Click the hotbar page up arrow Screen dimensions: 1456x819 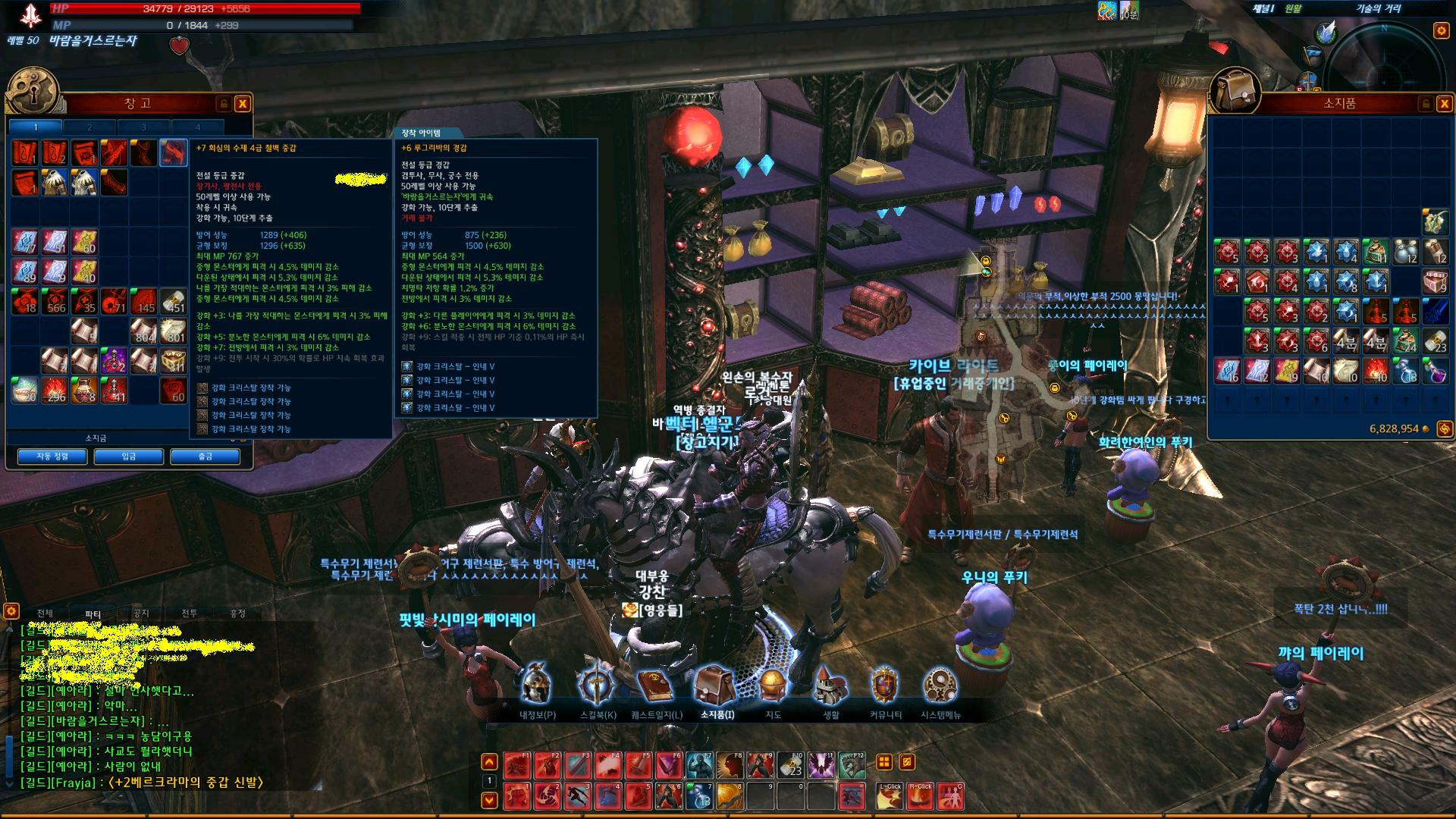[490, 762]
